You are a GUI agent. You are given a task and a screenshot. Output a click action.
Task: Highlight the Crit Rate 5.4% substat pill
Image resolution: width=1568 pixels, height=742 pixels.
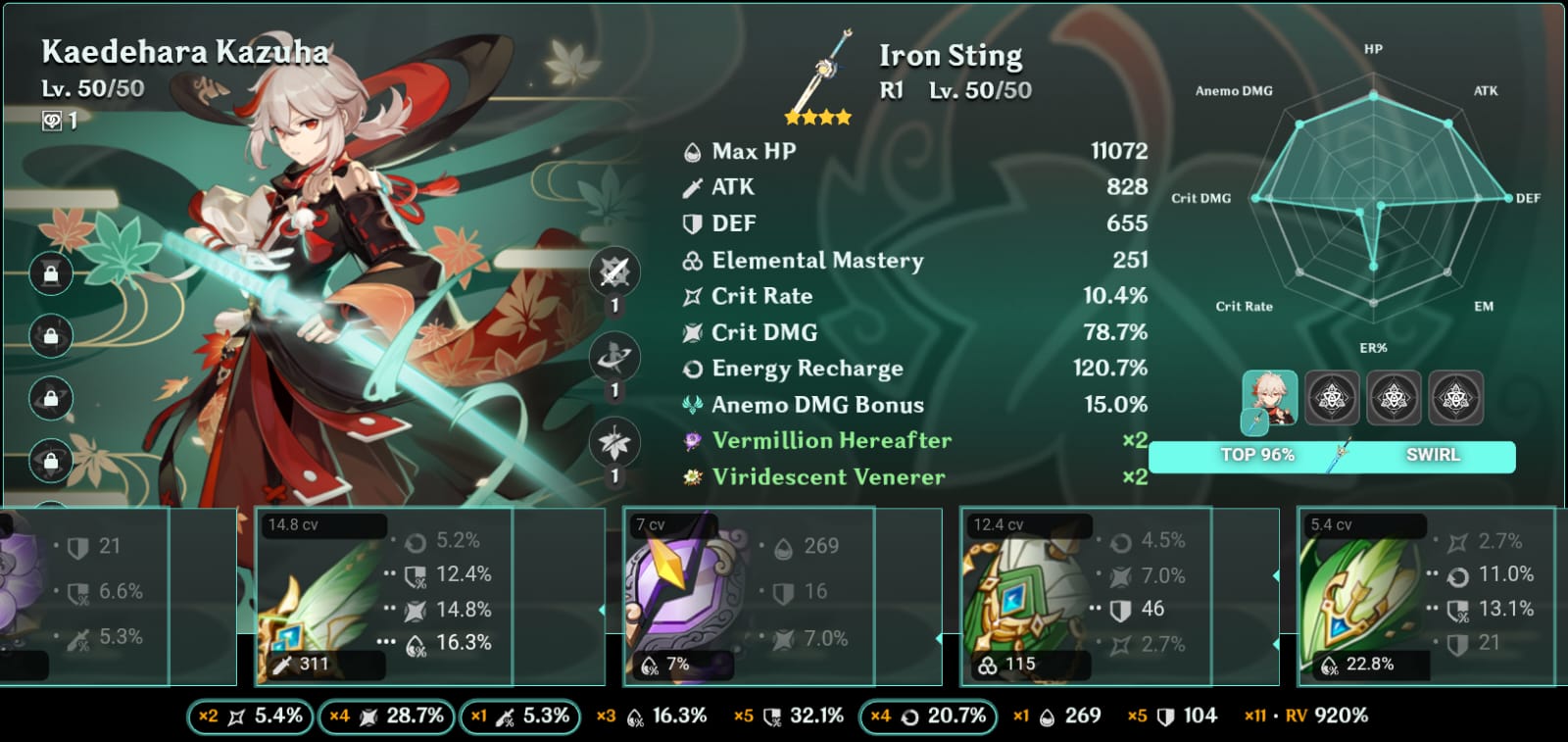click(x=251, y=717)
